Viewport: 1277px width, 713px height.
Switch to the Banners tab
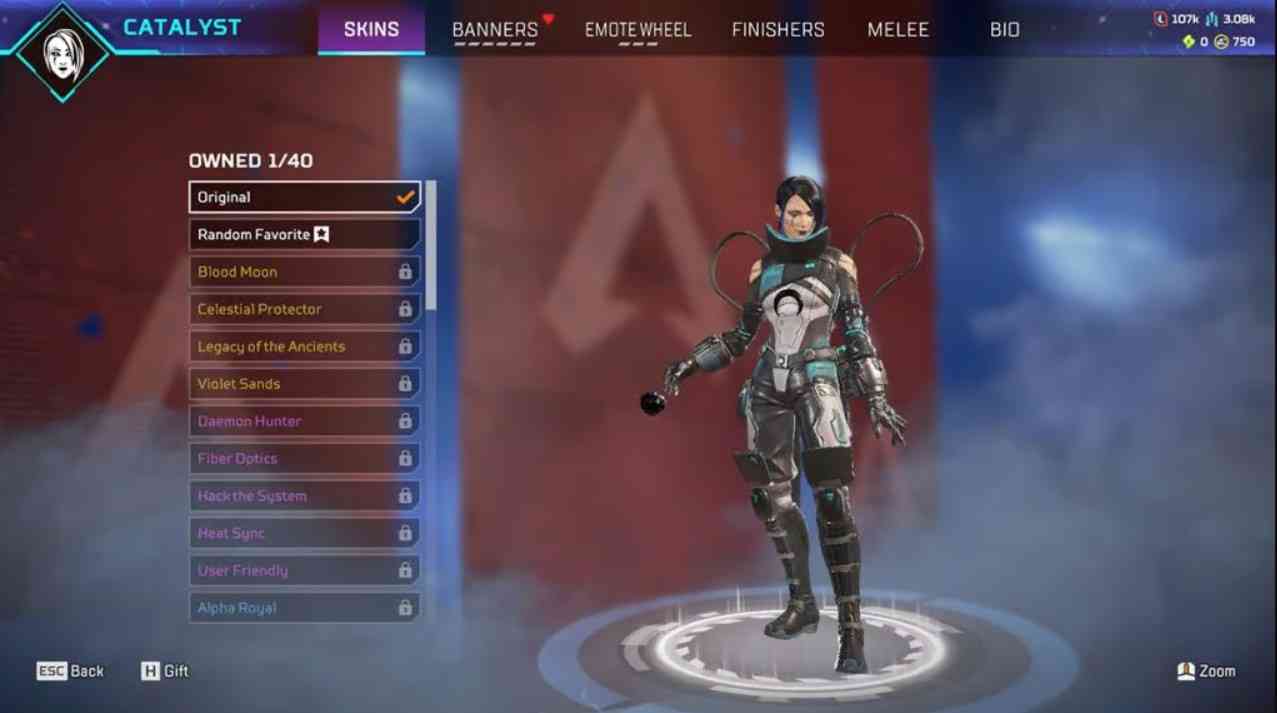point(495,29)
